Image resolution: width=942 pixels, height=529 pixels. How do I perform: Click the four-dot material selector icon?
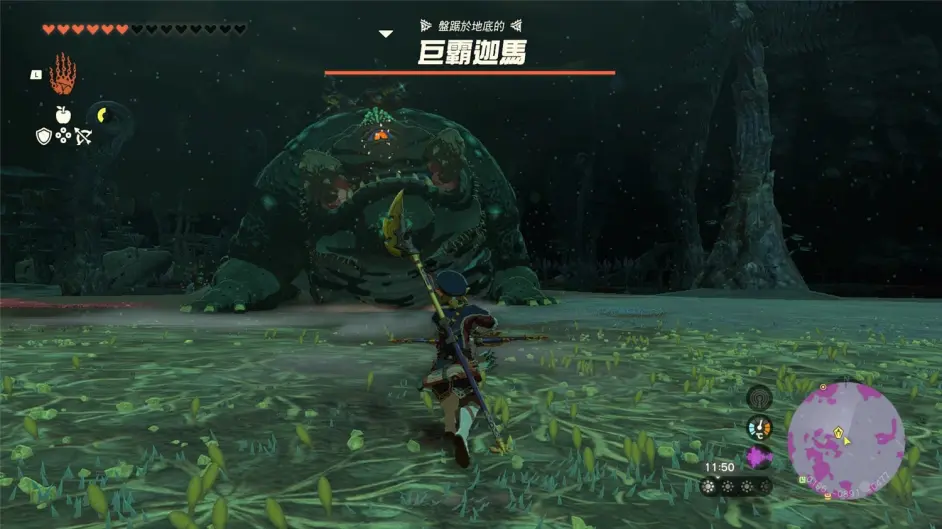click(63, 135)
